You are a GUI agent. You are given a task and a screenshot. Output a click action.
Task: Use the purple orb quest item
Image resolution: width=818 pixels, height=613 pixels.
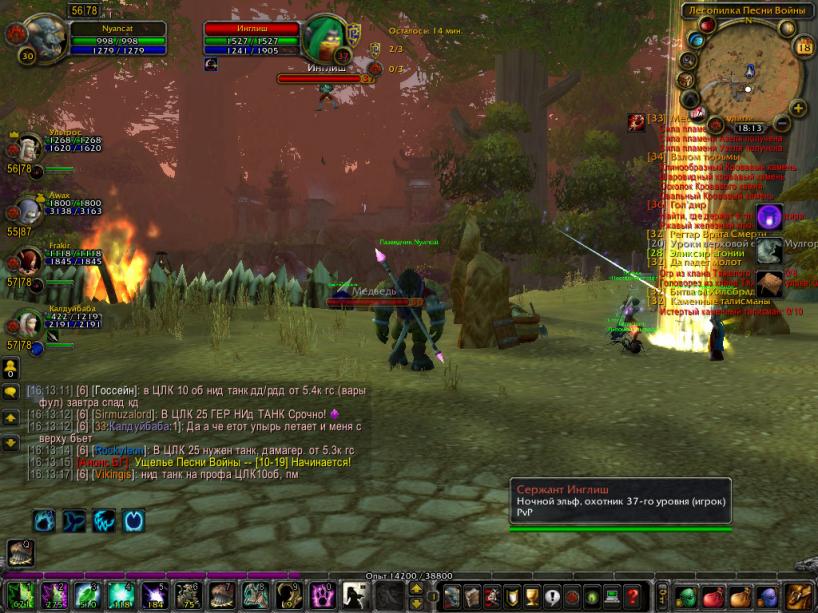[770, 216]
